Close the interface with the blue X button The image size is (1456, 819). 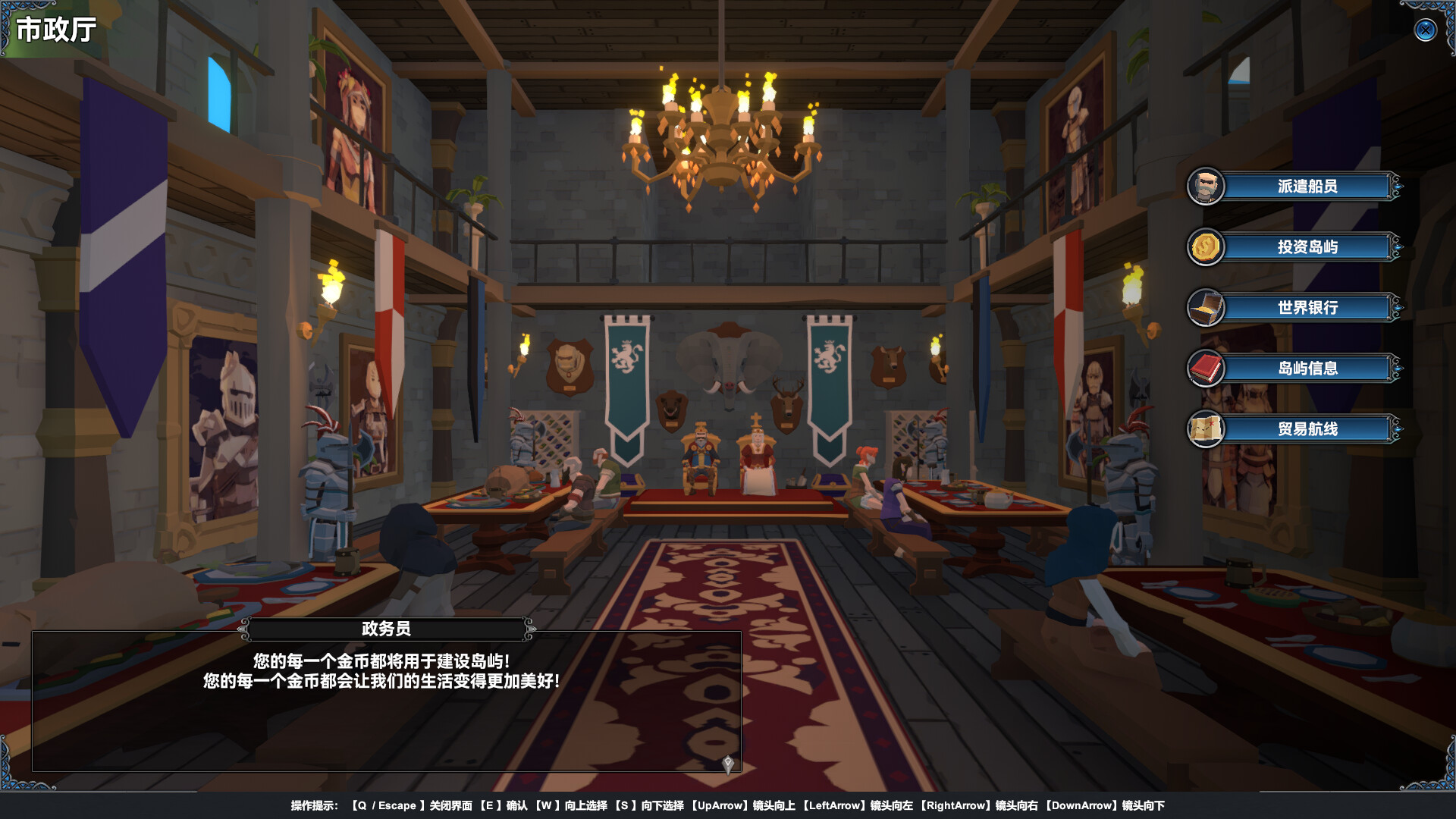tap(1425, 31)
